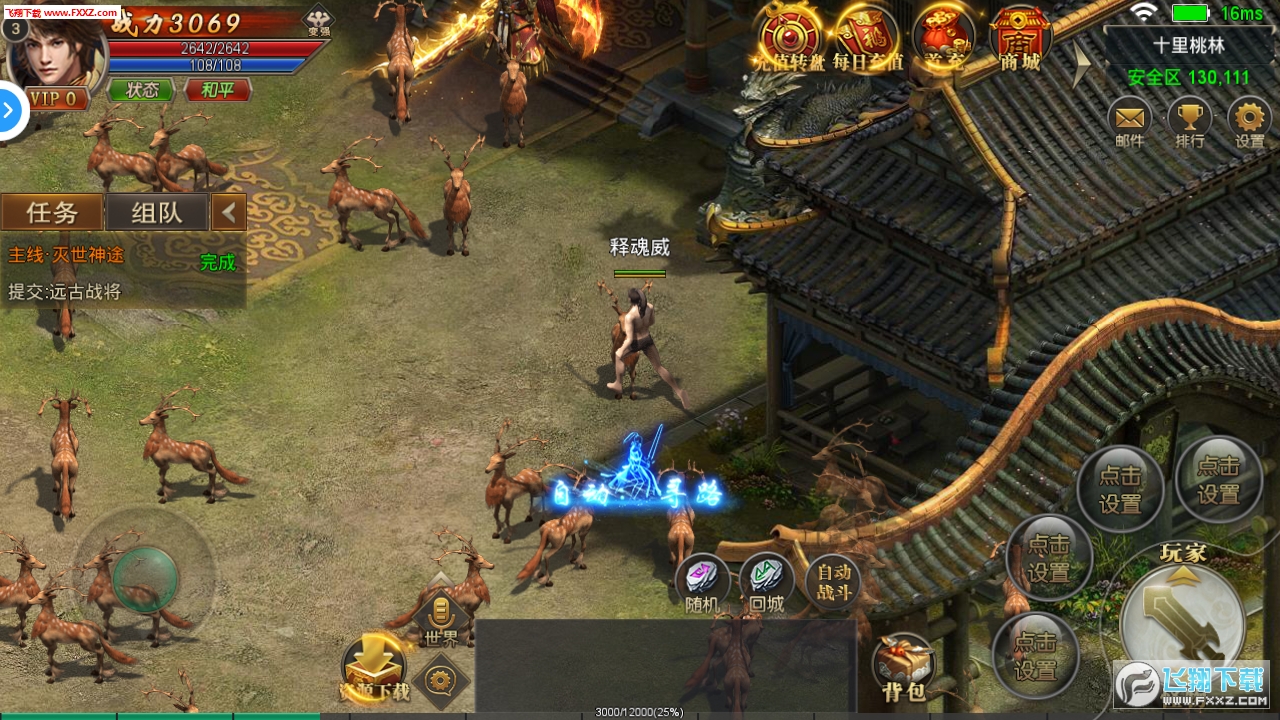Open the 商城 shop
1280x720 pixels.
(x=1020, y=38)
